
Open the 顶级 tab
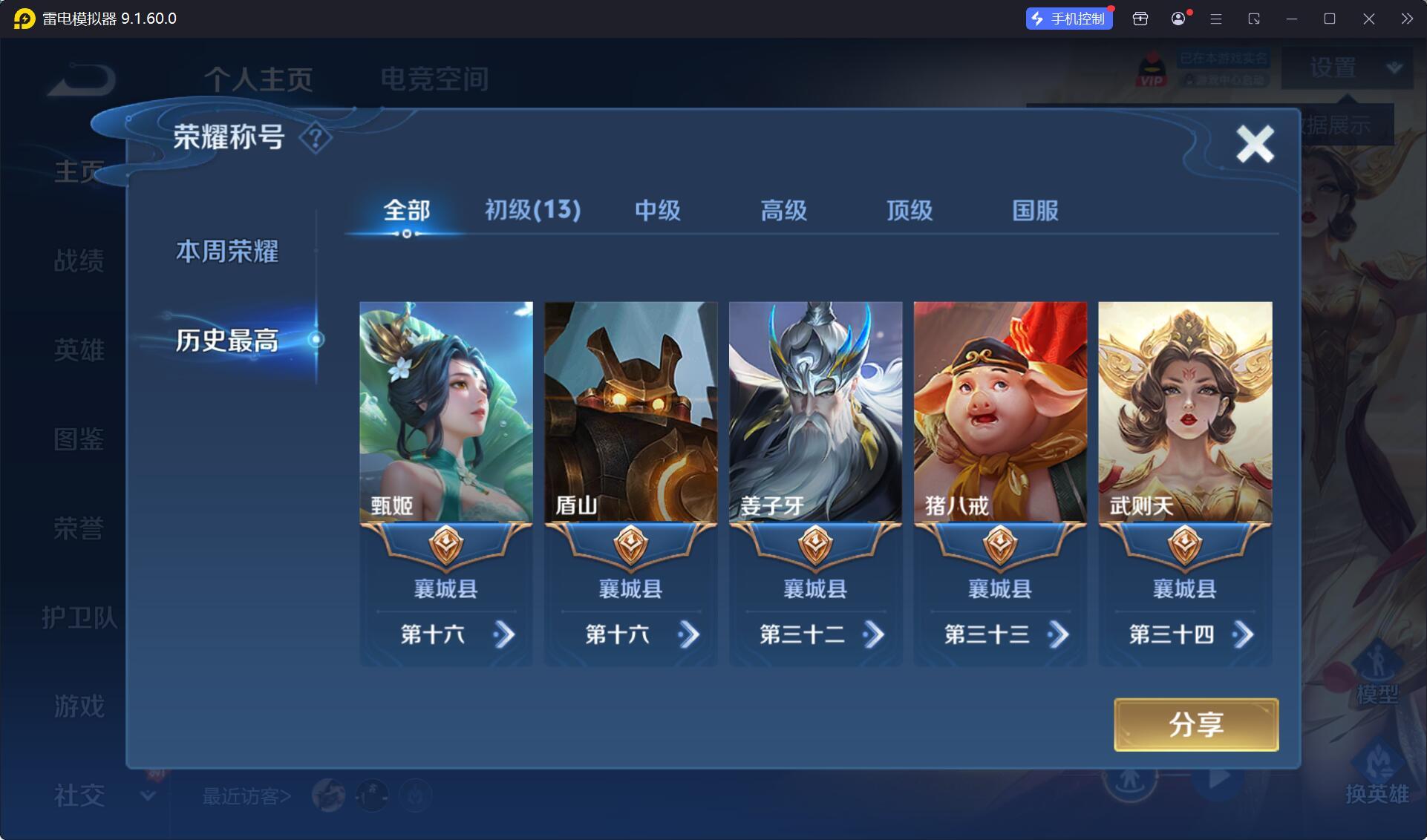(x=909, y=211)
